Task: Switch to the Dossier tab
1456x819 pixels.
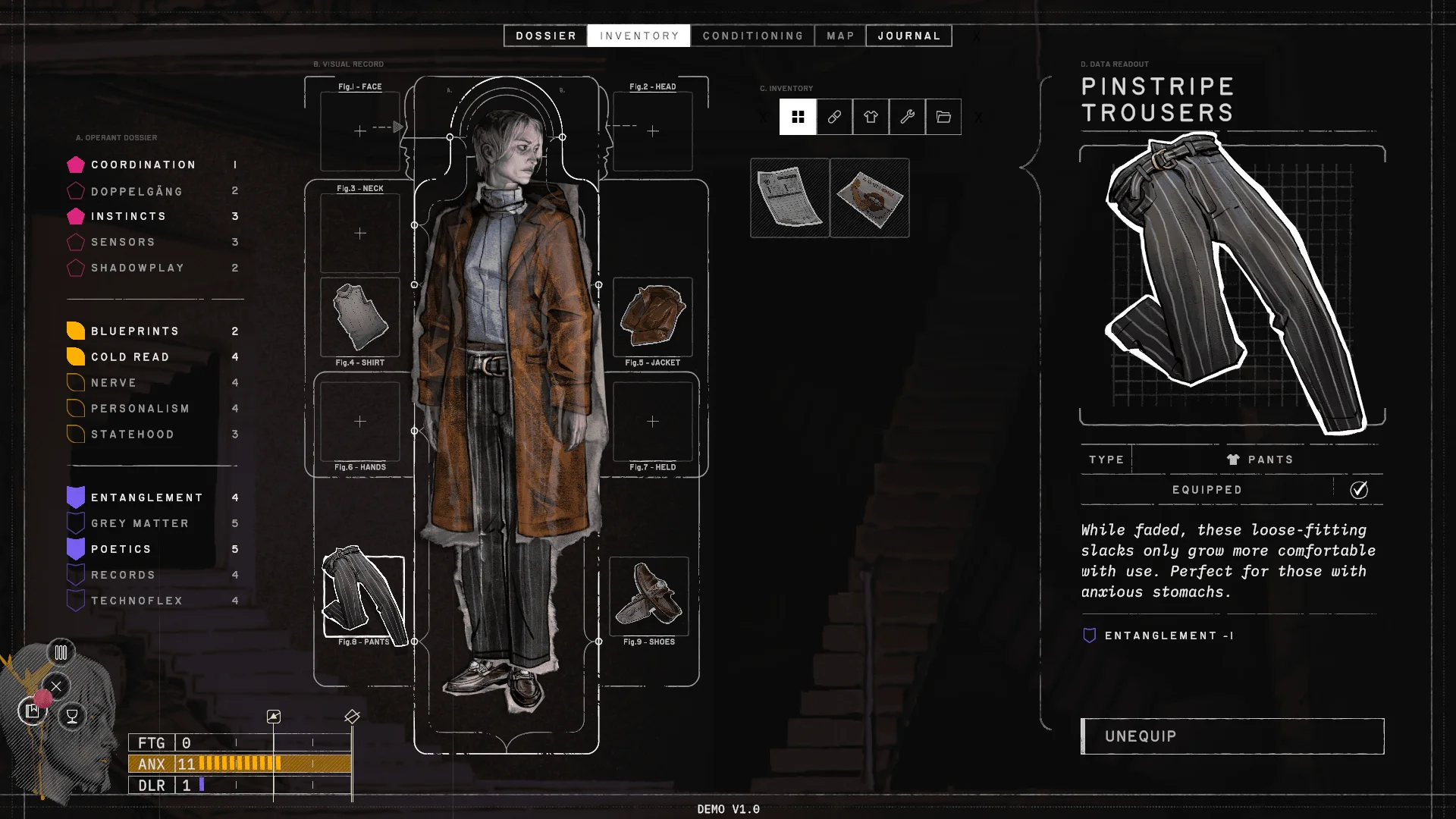Action: click(x=545, y=36)
